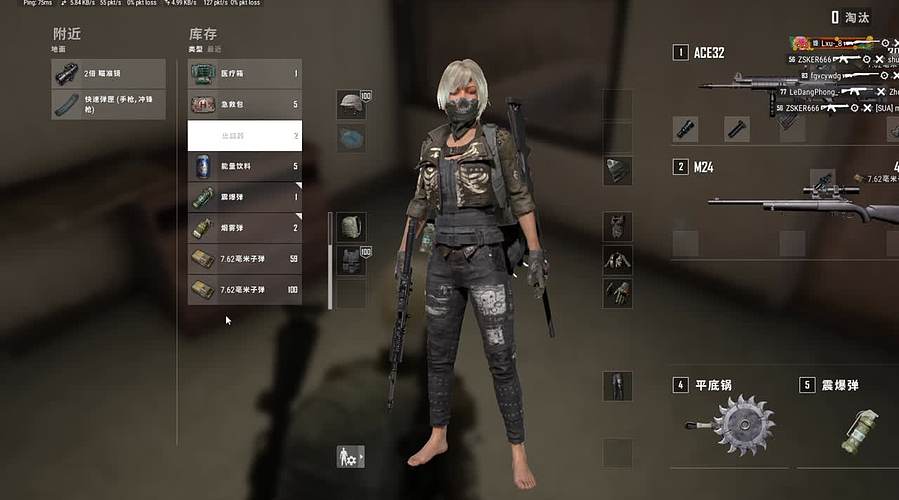The width and height of the screenshot is (899, 500).
Task: Choose the first aid kit (急救包) row
Action: [x=245, y=104]
